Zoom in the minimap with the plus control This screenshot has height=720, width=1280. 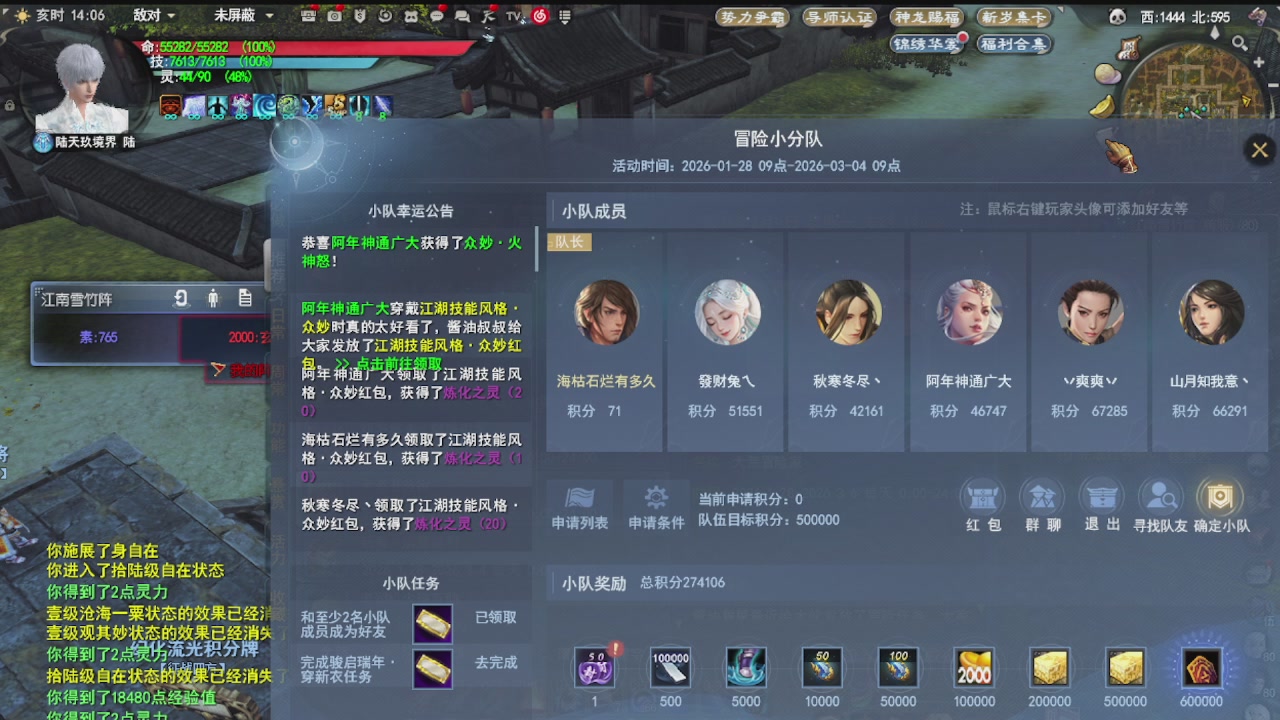pyautogui.click(x=1258, y=62)
